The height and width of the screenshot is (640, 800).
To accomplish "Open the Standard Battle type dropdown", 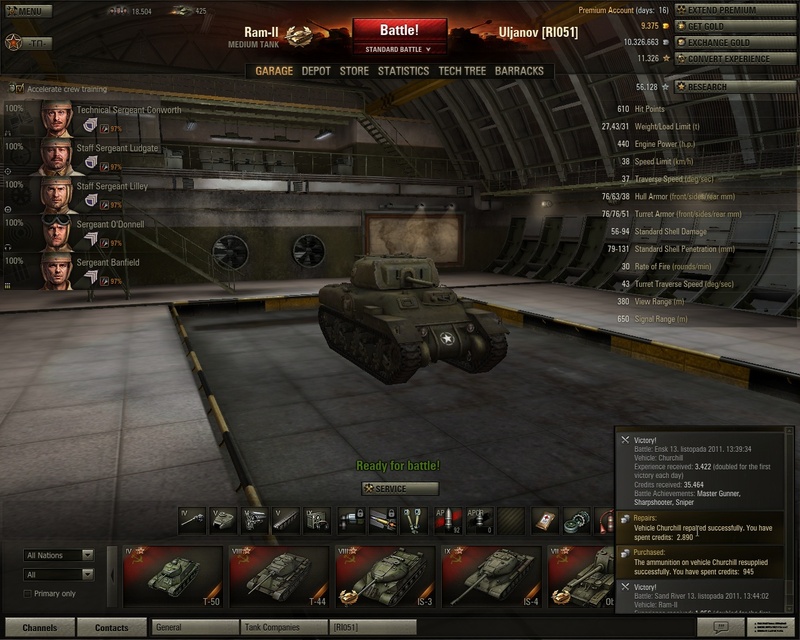I will (x=398, y=48).
